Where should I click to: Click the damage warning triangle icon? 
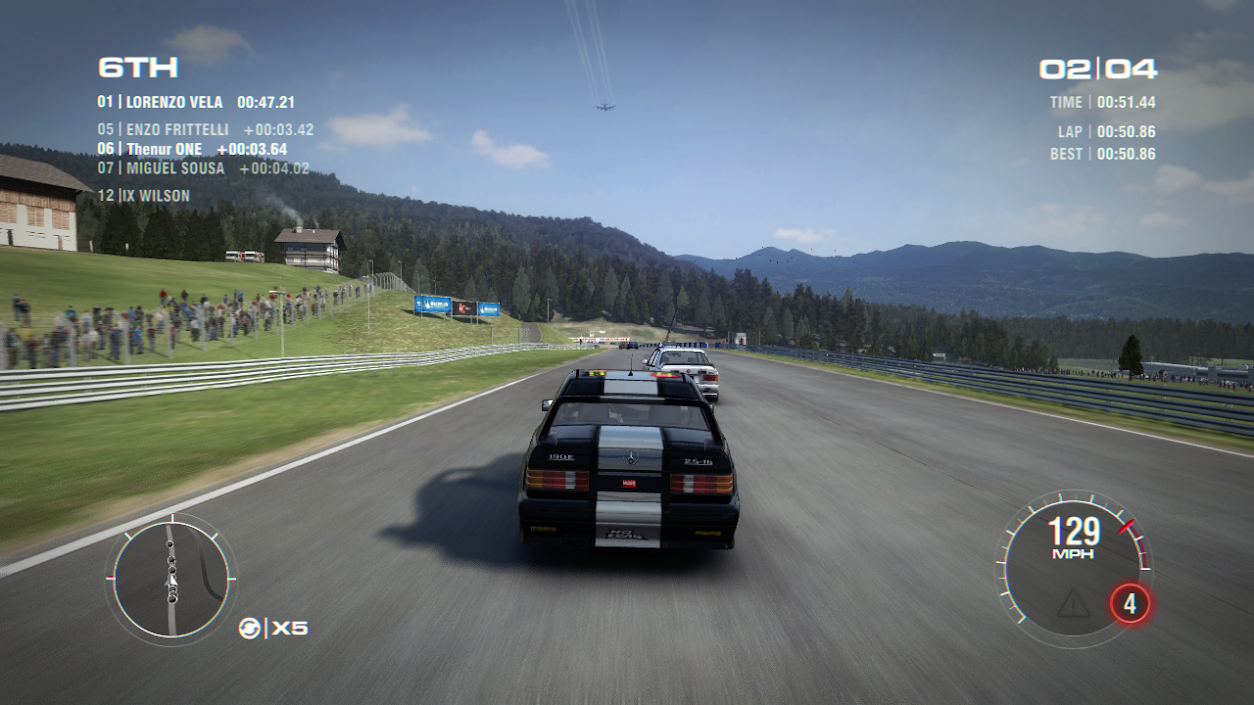click(x=1073, y=602)
